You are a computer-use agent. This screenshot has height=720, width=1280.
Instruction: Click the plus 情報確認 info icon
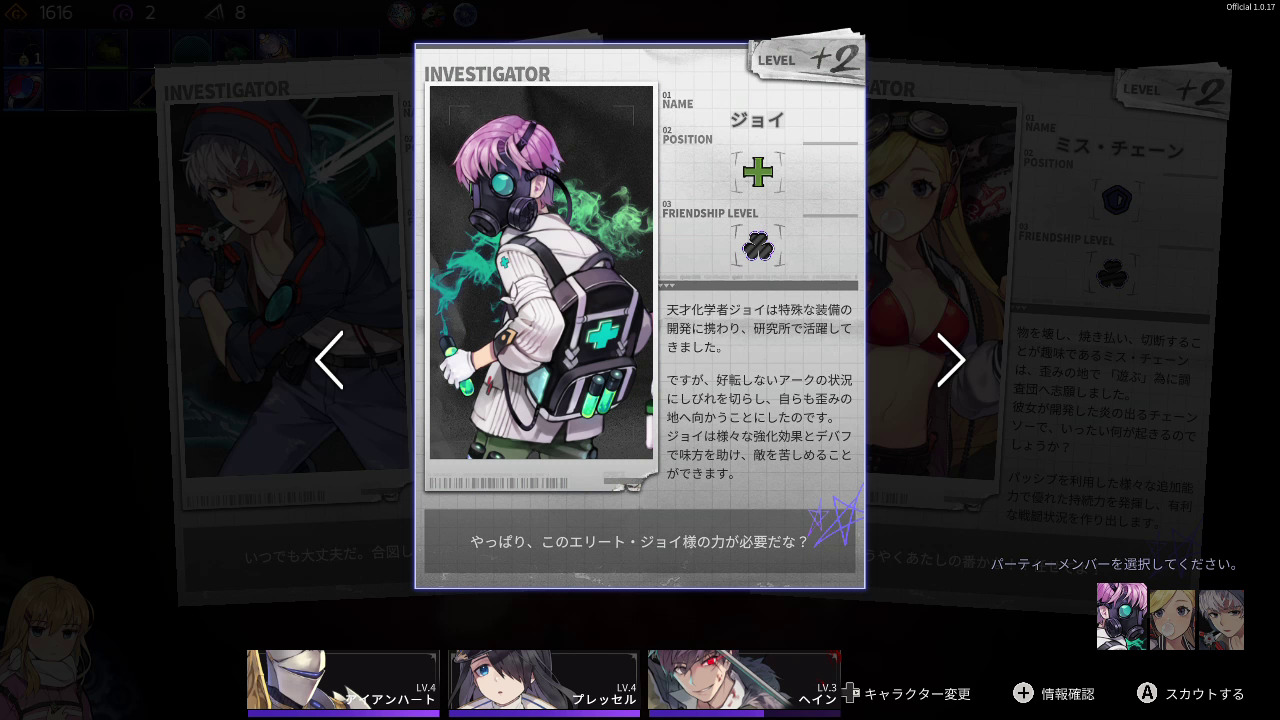1023,693
